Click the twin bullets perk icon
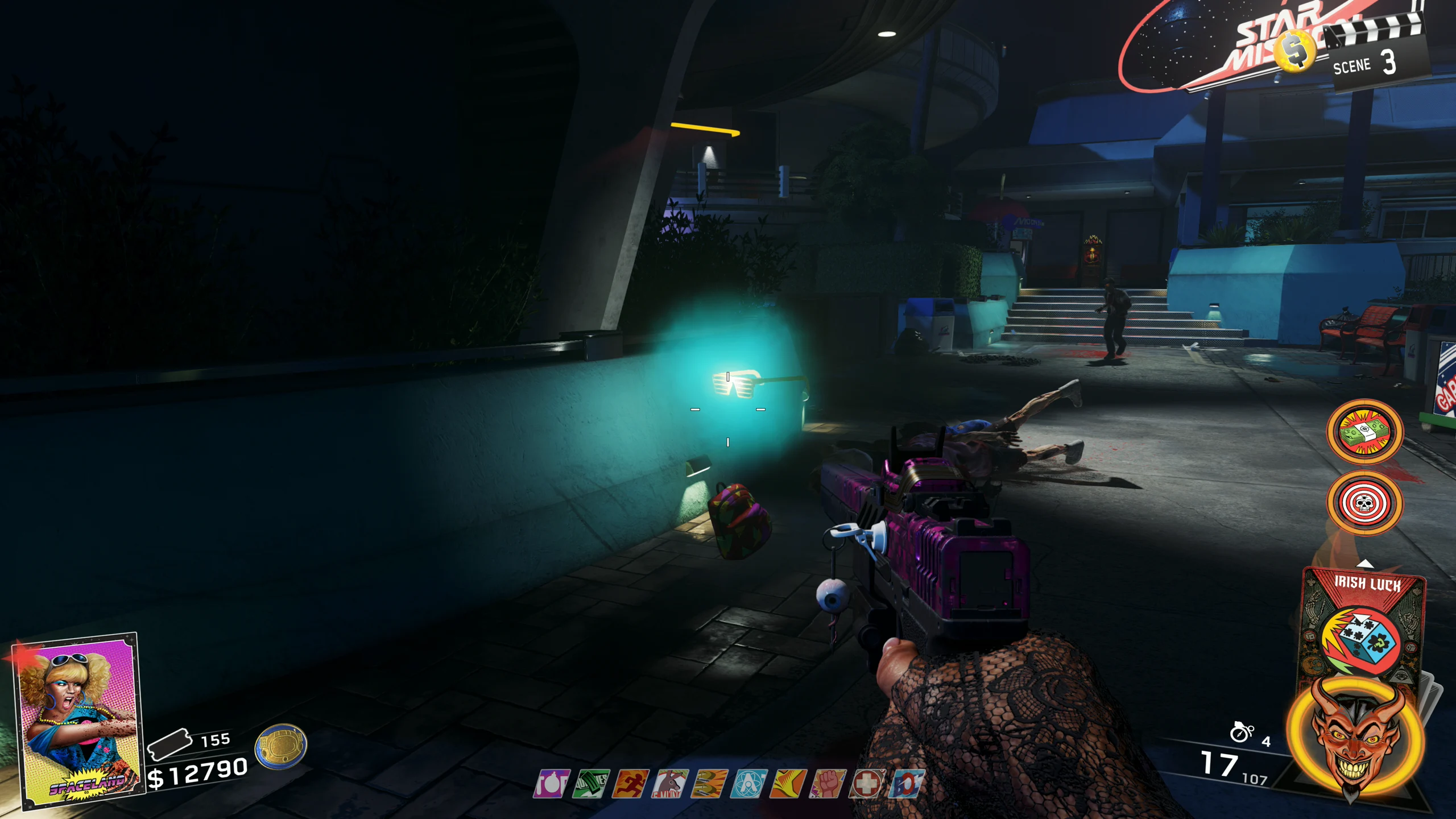The height and width of the screenshot is (819, 1456). click(x=709, y=784)
